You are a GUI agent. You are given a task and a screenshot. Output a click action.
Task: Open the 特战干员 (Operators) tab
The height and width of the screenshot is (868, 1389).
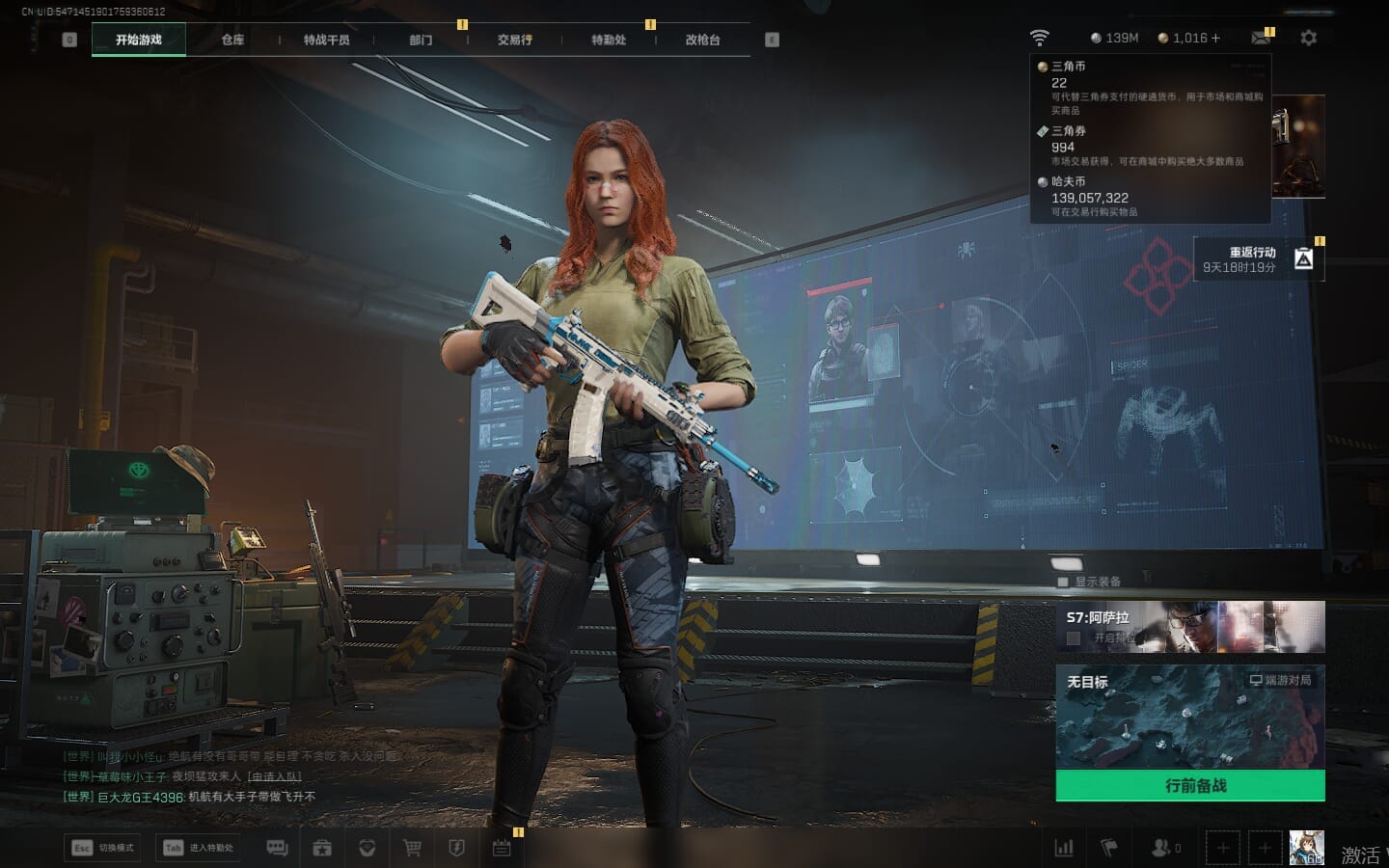point(326,40)
